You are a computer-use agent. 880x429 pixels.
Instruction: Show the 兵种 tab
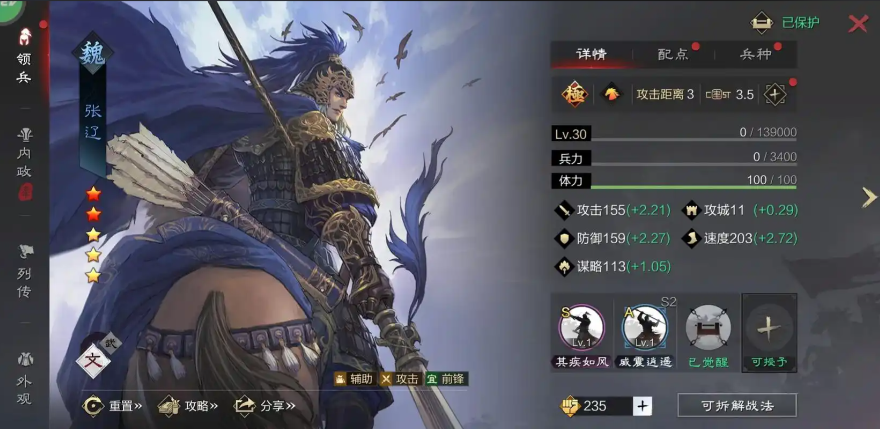click(x=755, y=54)
